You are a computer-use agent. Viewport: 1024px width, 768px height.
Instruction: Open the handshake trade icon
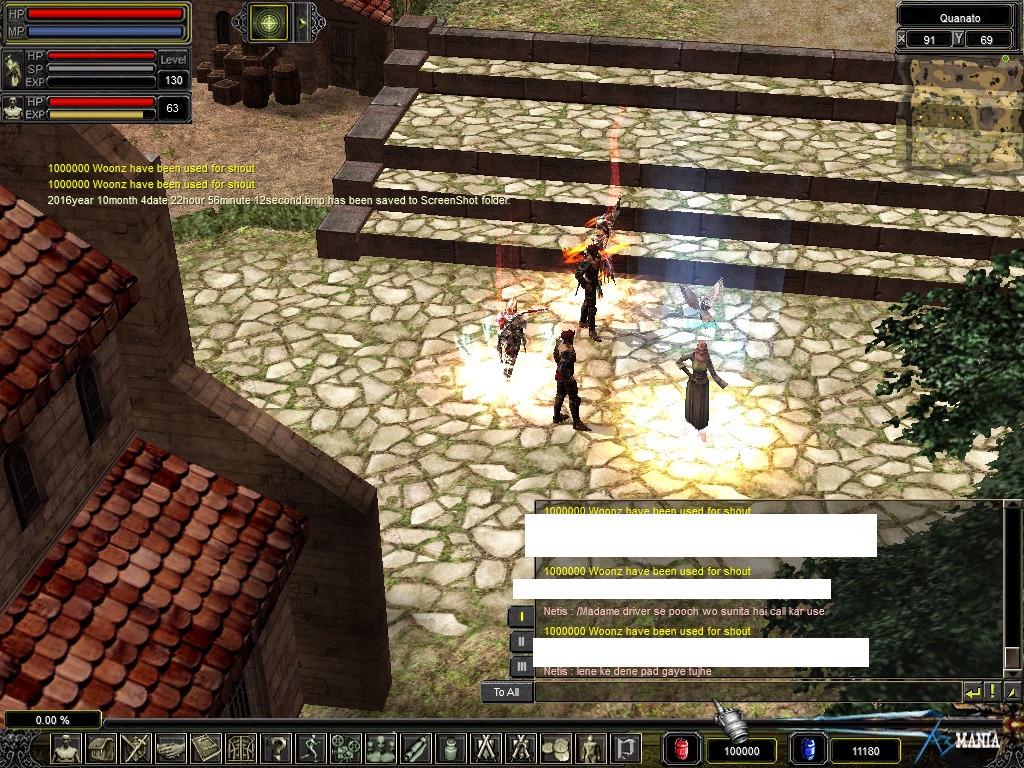click(171, 748)
